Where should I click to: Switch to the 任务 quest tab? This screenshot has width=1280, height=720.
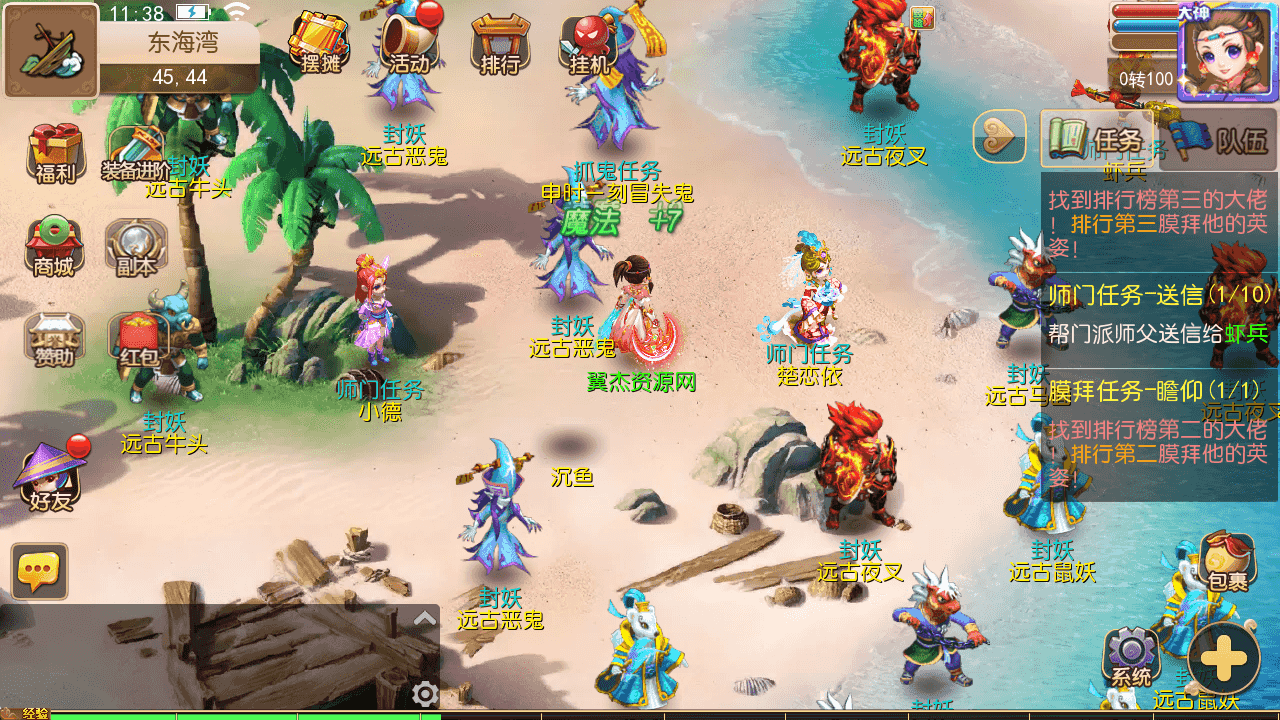coord(1096,138)
